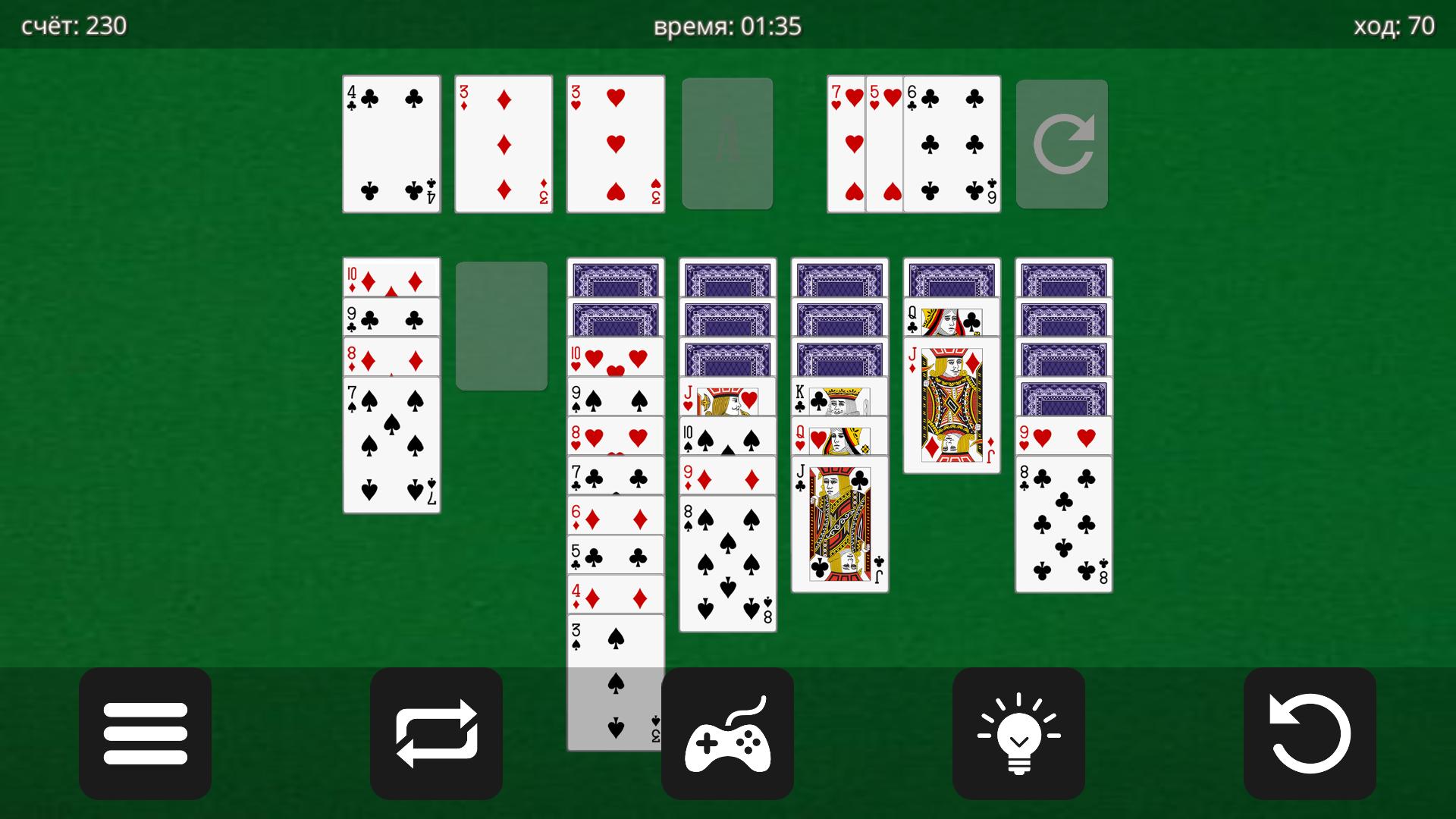Viewport: 1456px width, 819px height.
Task: Request a hint with the lightbulb icon
Action: [1018, 733]
